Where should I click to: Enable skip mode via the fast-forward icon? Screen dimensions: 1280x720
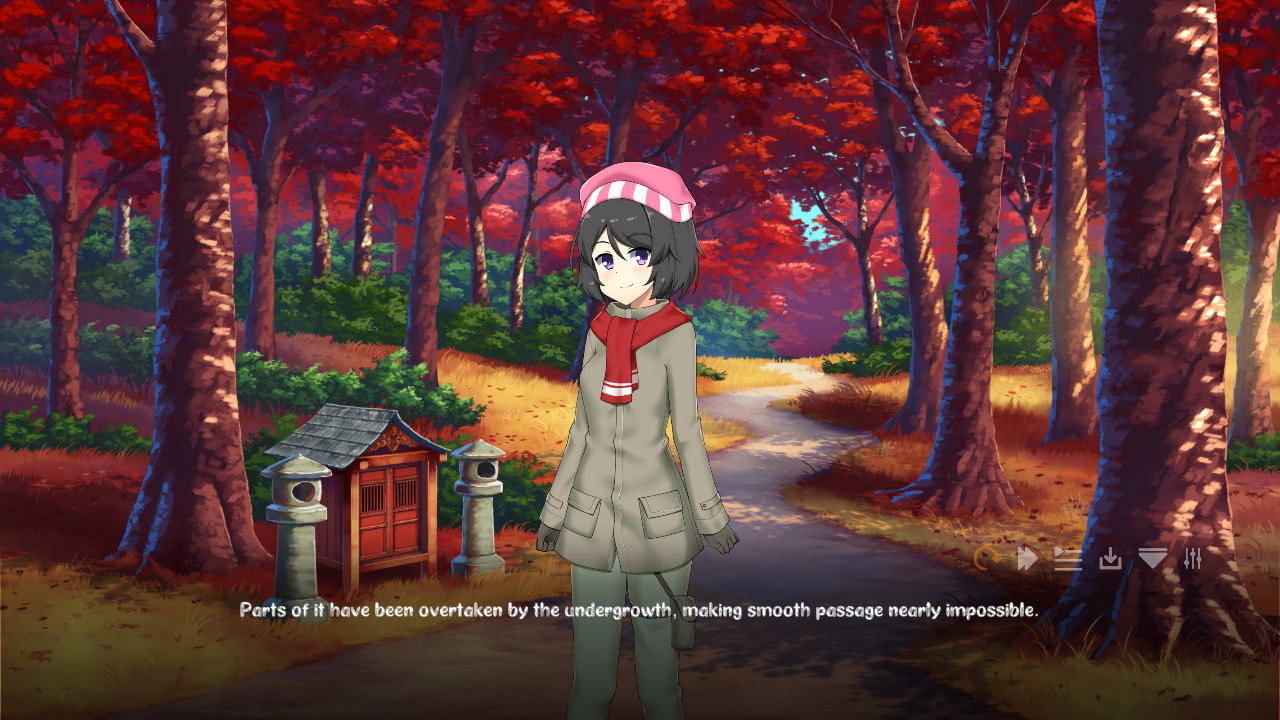(x=1026, y=560)
